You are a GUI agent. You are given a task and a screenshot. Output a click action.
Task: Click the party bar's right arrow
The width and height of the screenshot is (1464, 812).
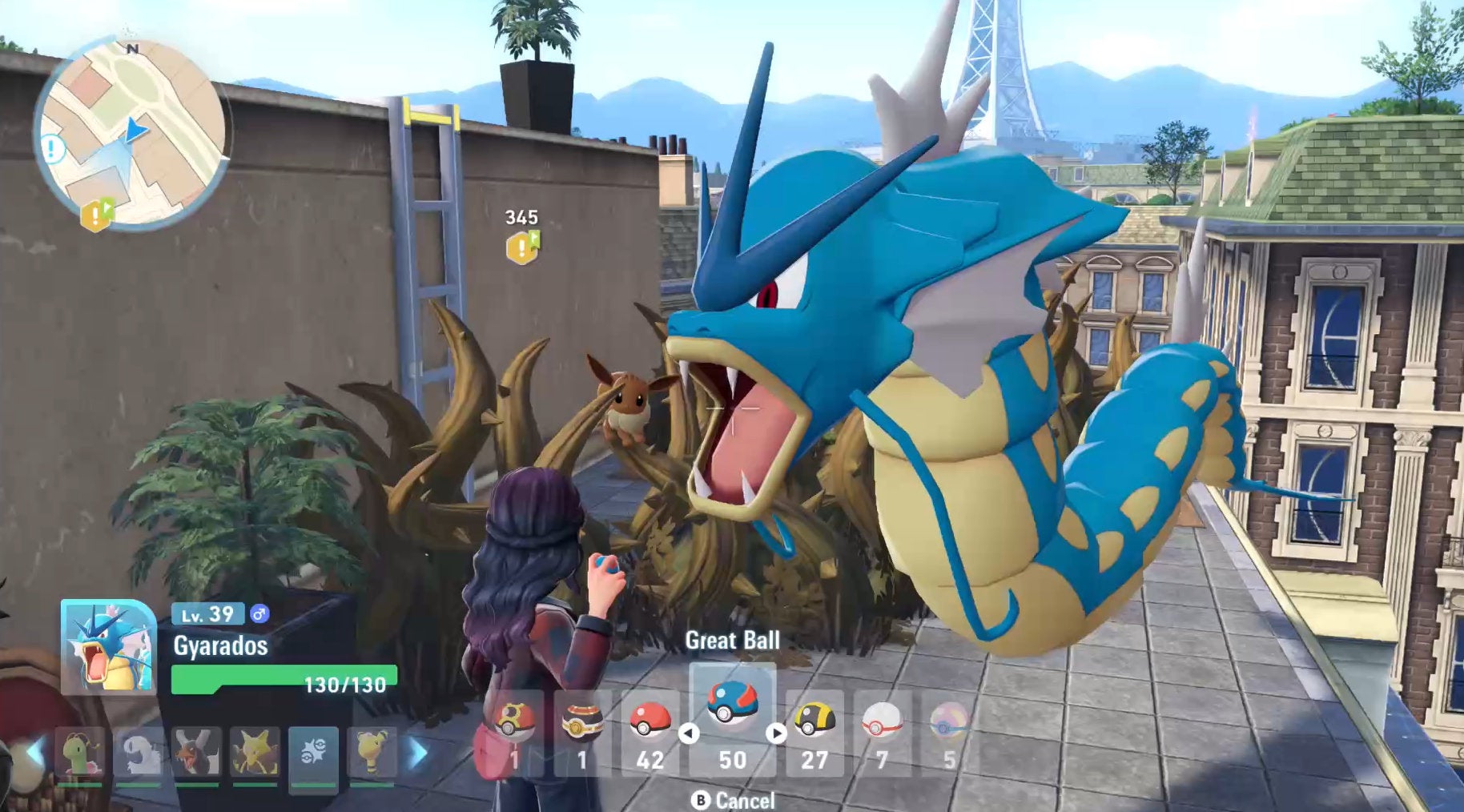(x=418, y=753)
